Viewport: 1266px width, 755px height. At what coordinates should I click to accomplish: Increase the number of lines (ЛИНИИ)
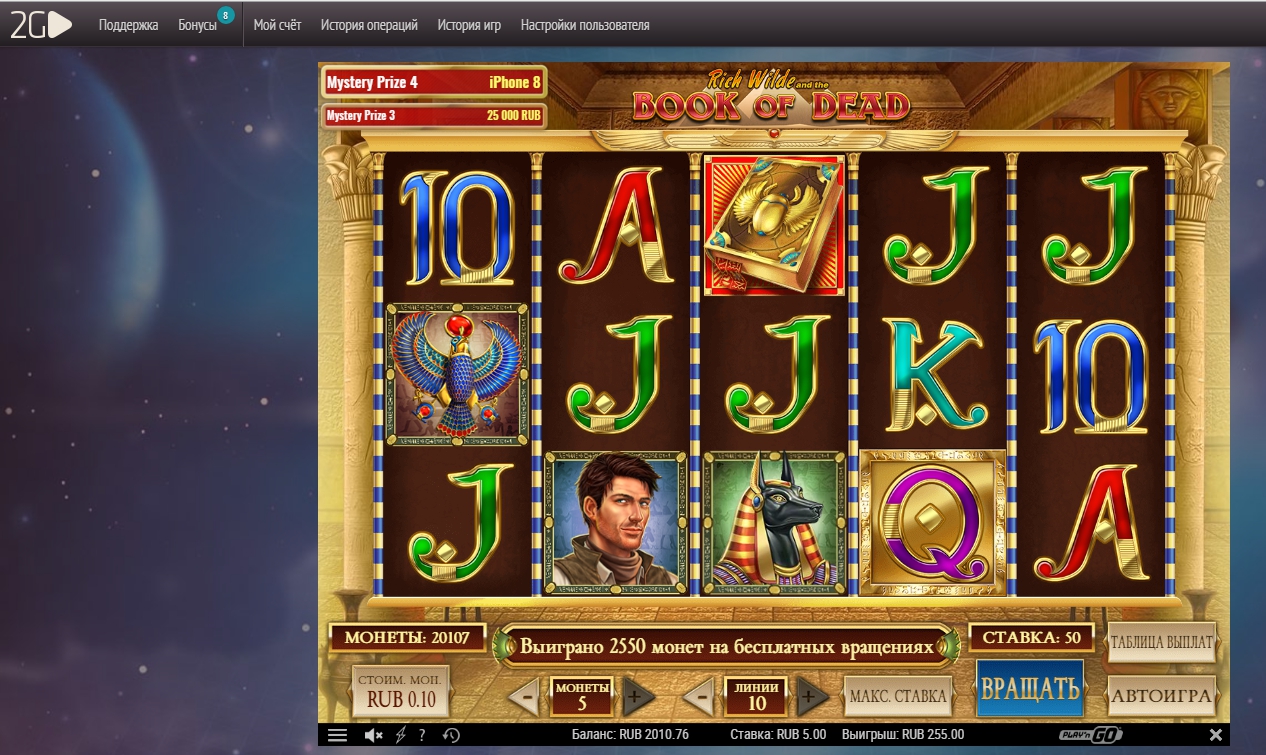(812, 696)
